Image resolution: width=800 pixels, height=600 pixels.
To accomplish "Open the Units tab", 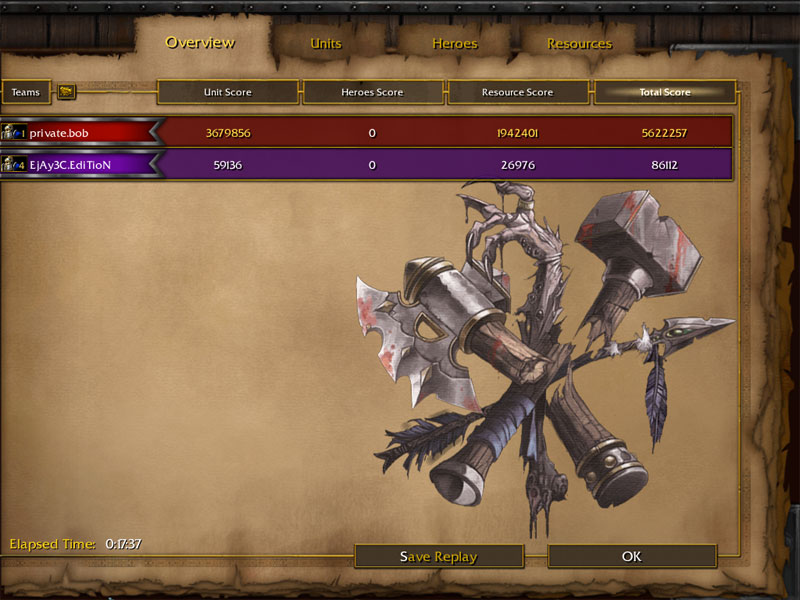I will [326, 44].
